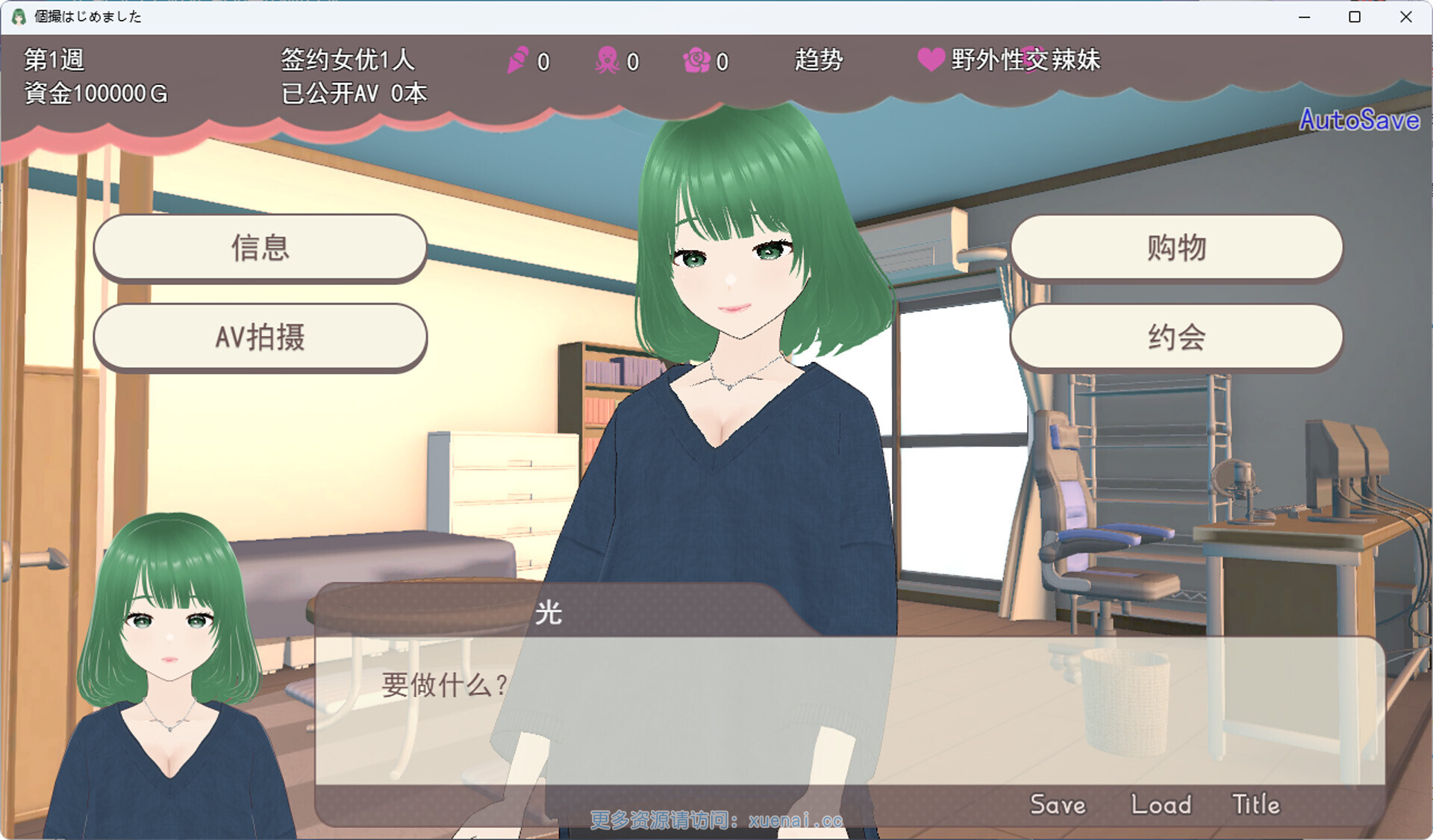Open the 购物 shopping menu
1433x840 pixels.
[1176, 248]
